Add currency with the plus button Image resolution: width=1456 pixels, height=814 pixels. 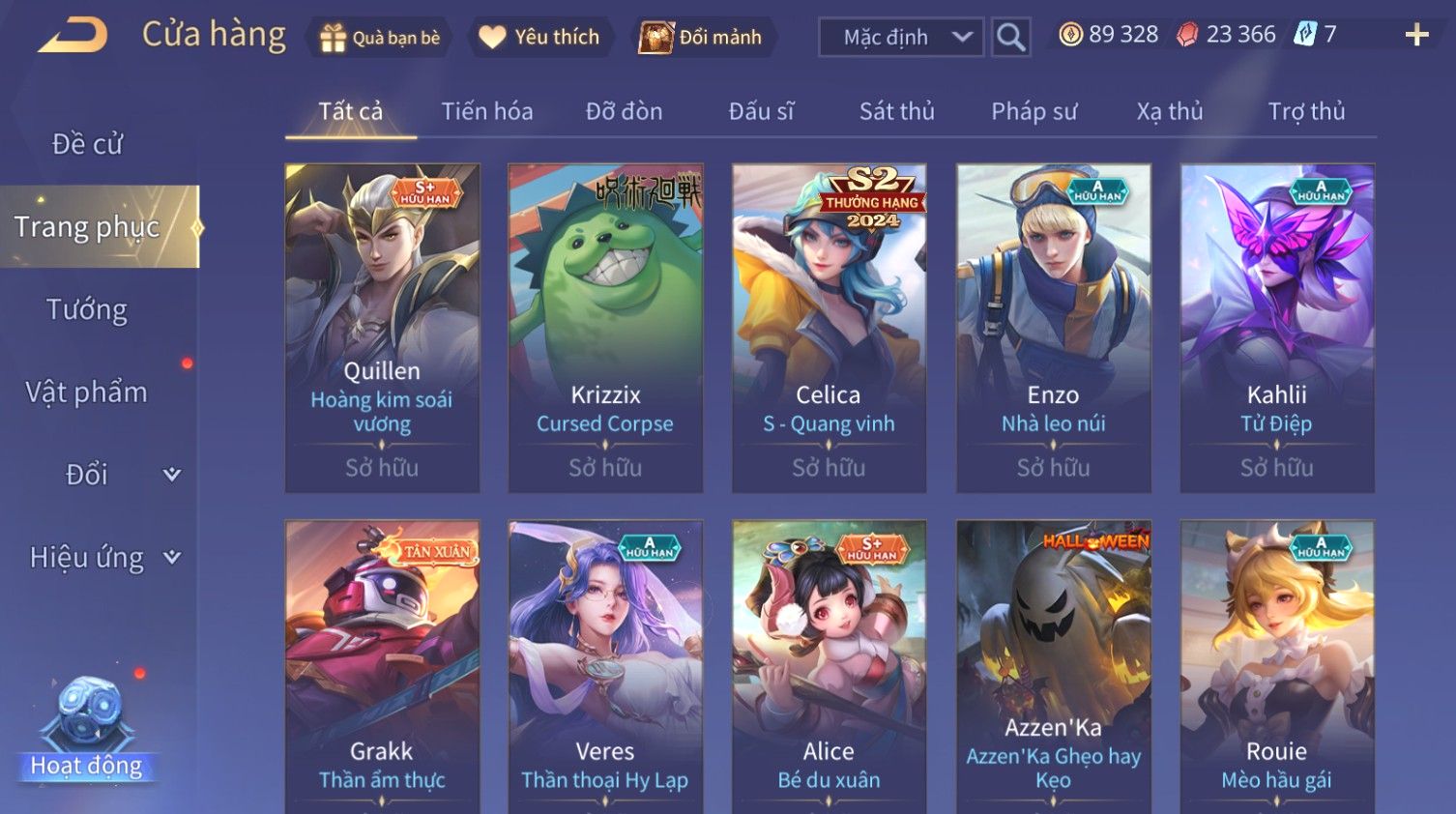point(1416,35)
